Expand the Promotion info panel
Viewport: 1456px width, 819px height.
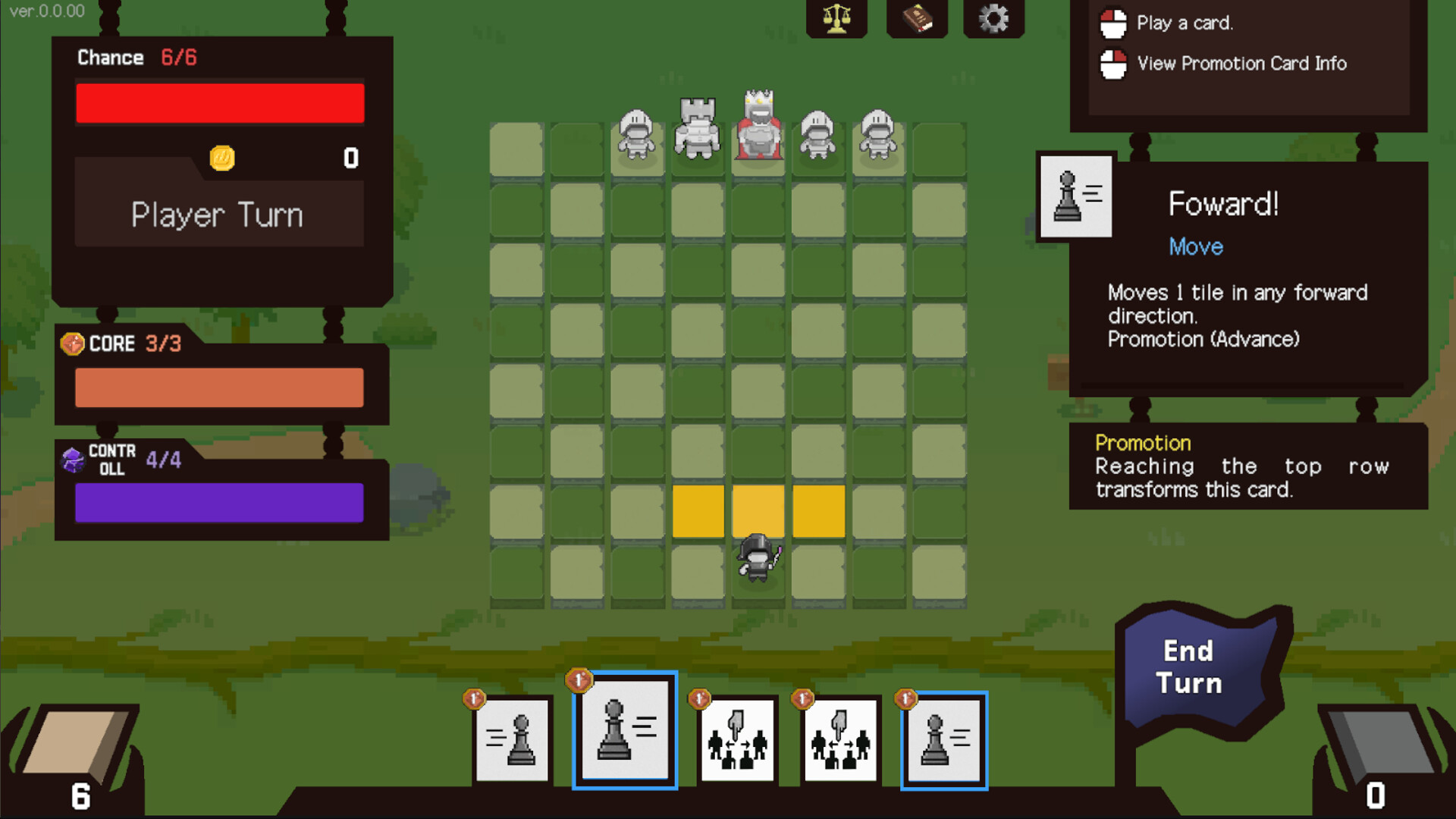pyautogui.click(x=1142, y=442)
